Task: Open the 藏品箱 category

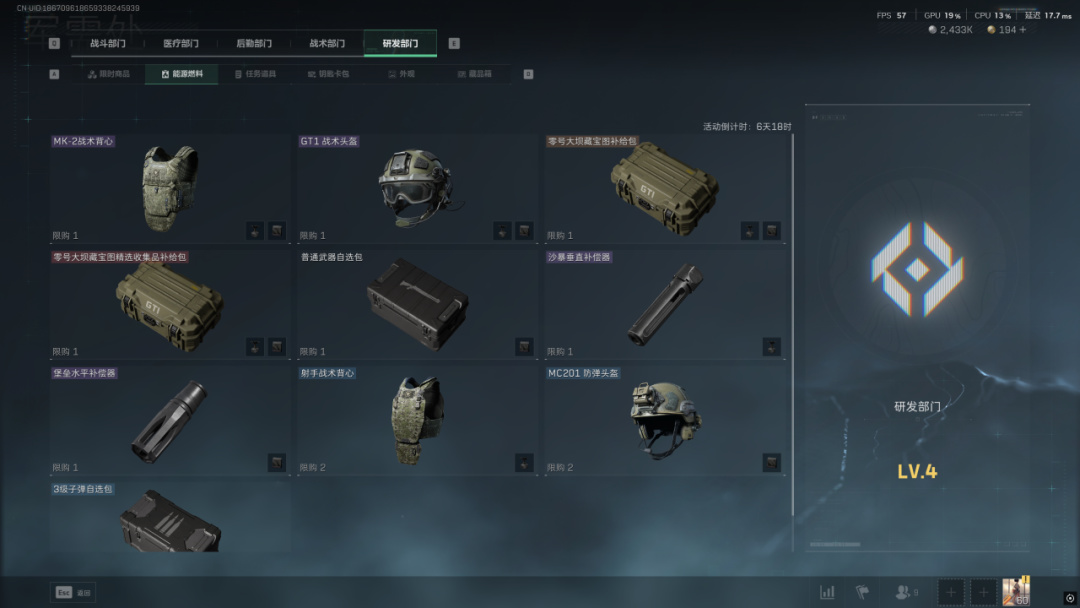Action: (x=473, y=74)
